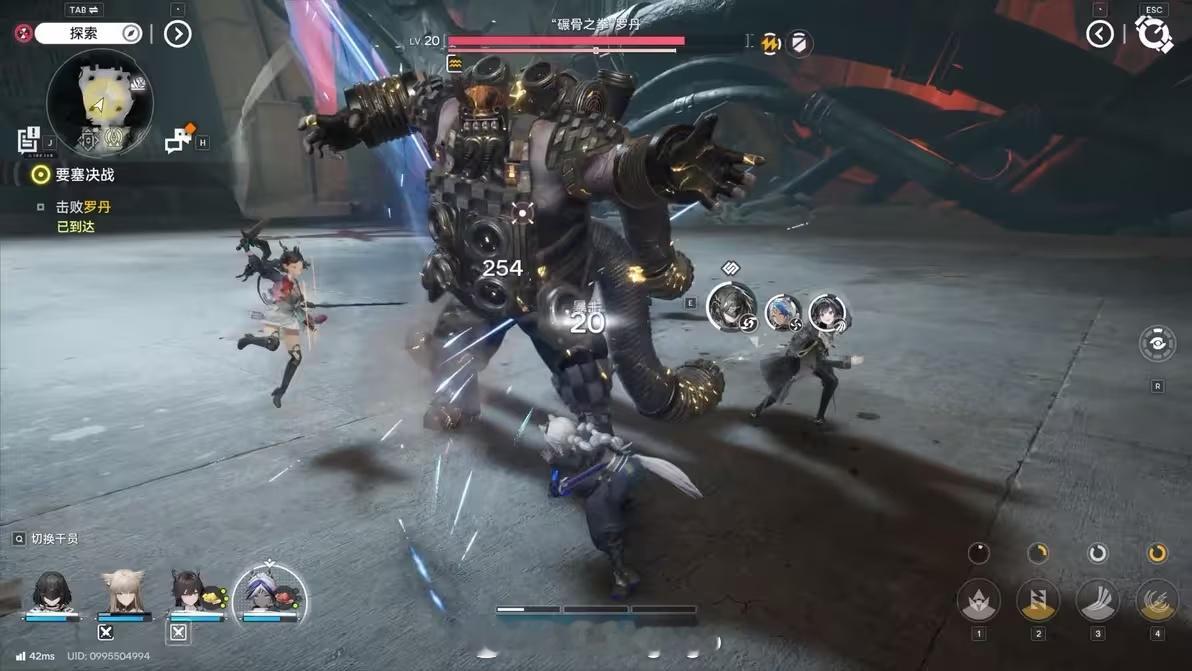Open the main menu icon at top right
1192x671 pixels.
1154,34
